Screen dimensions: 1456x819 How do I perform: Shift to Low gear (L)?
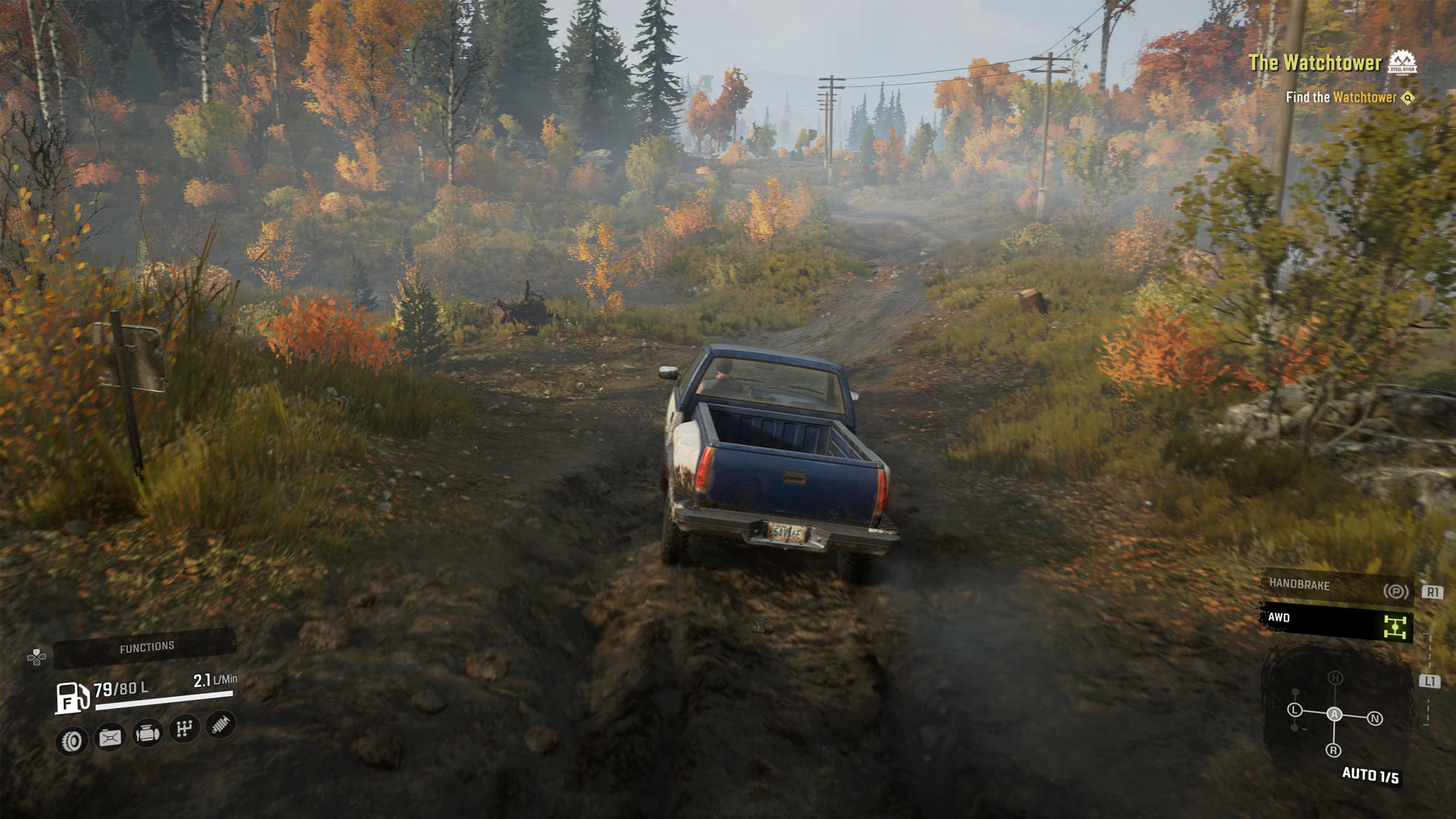click(1294, 711)
